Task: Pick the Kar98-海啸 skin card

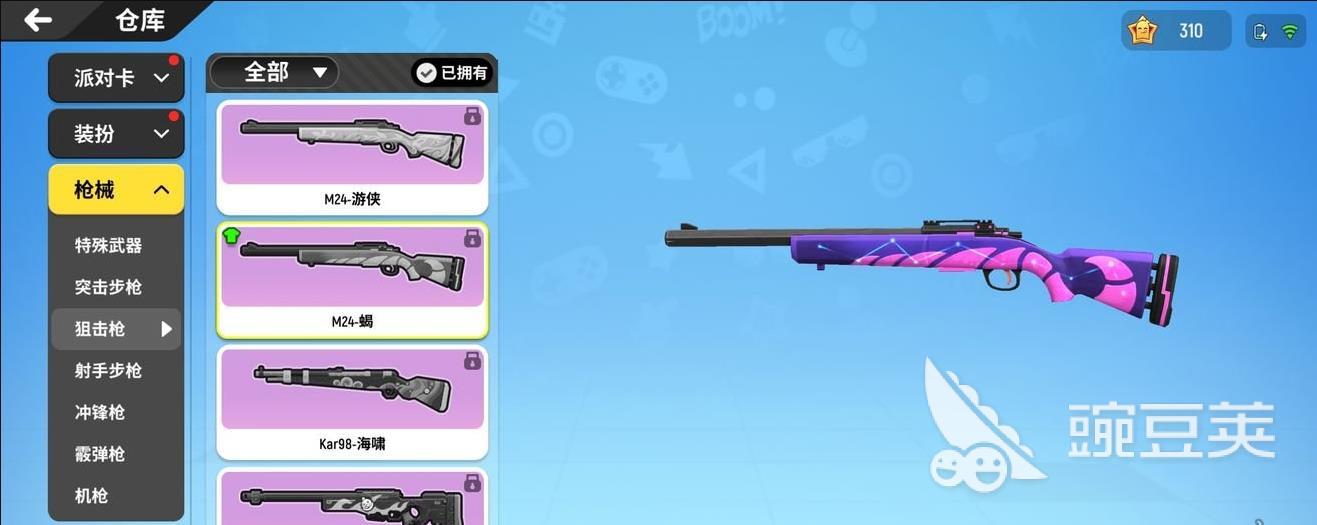Action: 352,402
